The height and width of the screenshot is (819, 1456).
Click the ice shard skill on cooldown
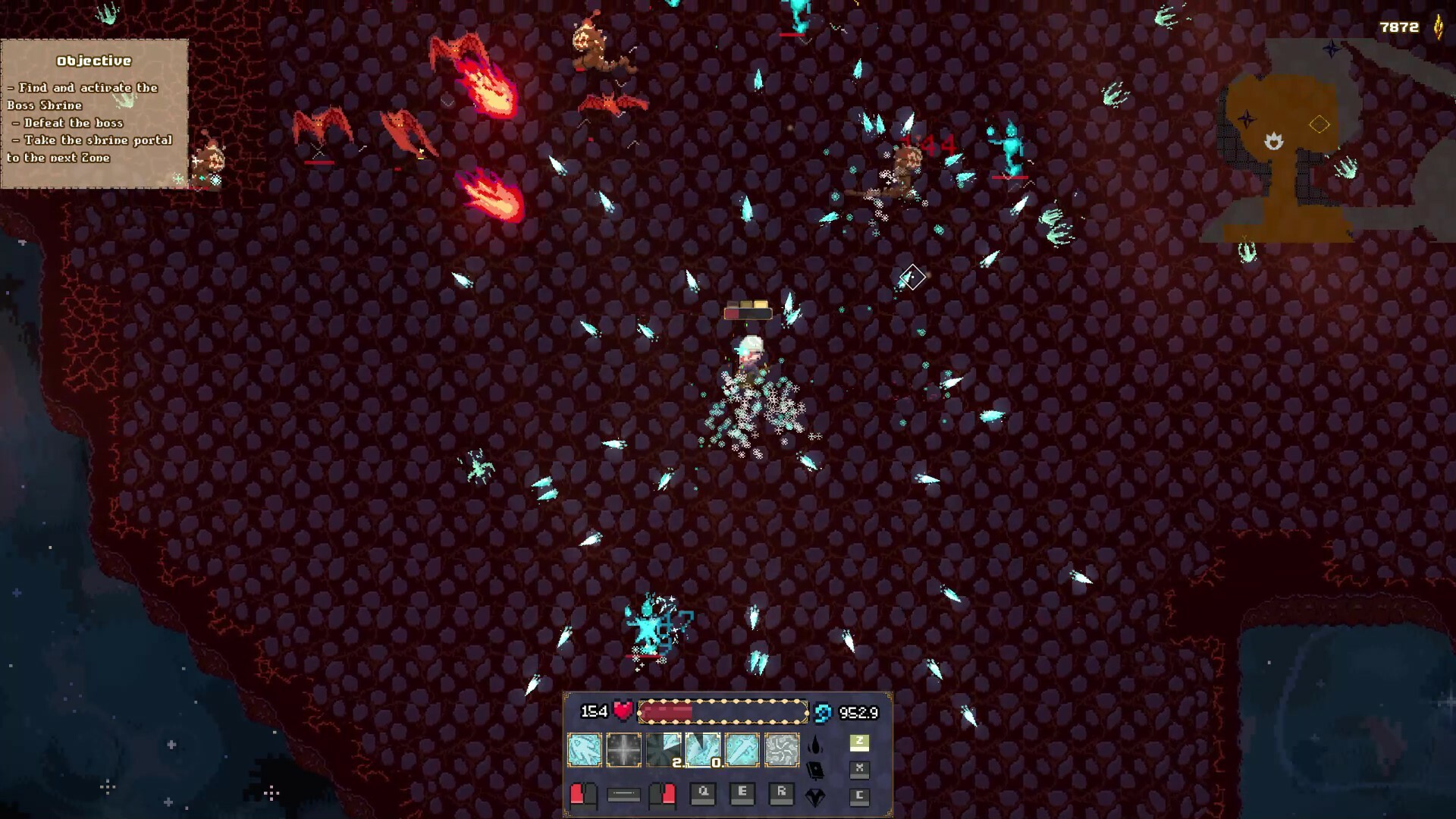(x=702, y=748)
